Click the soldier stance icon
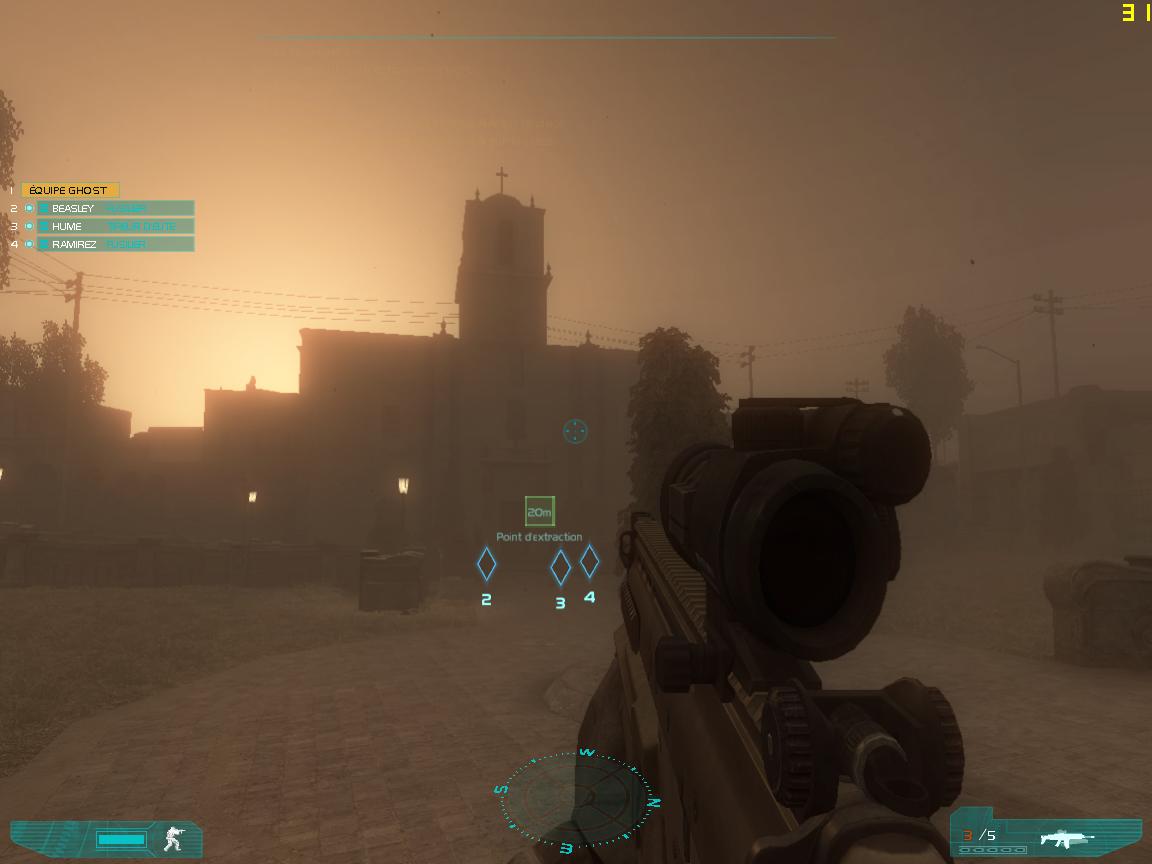 [174, 838]
